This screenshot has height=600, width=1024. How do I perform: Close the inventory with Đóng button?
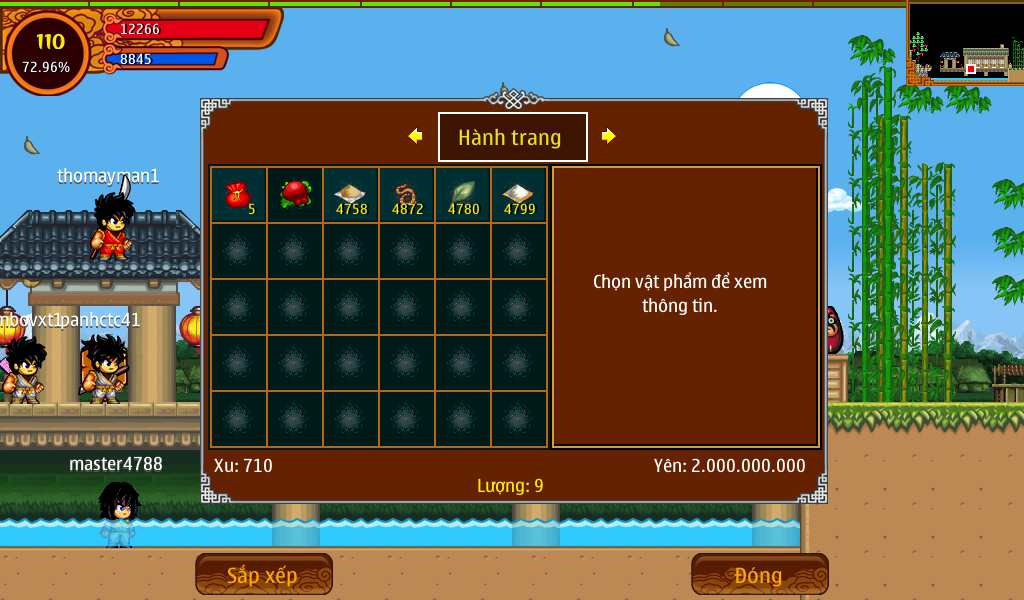point(759,574)
